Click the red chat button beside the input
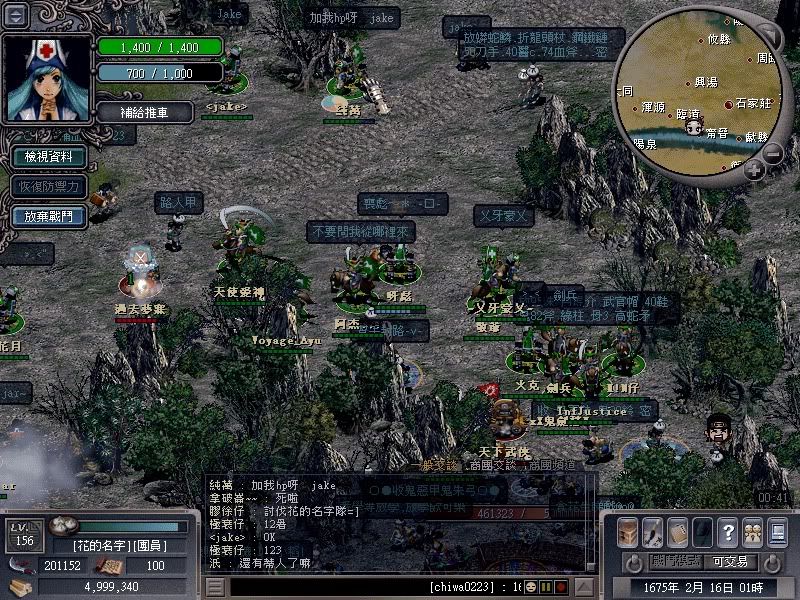 pyautogui.click(x=561, y=586)
